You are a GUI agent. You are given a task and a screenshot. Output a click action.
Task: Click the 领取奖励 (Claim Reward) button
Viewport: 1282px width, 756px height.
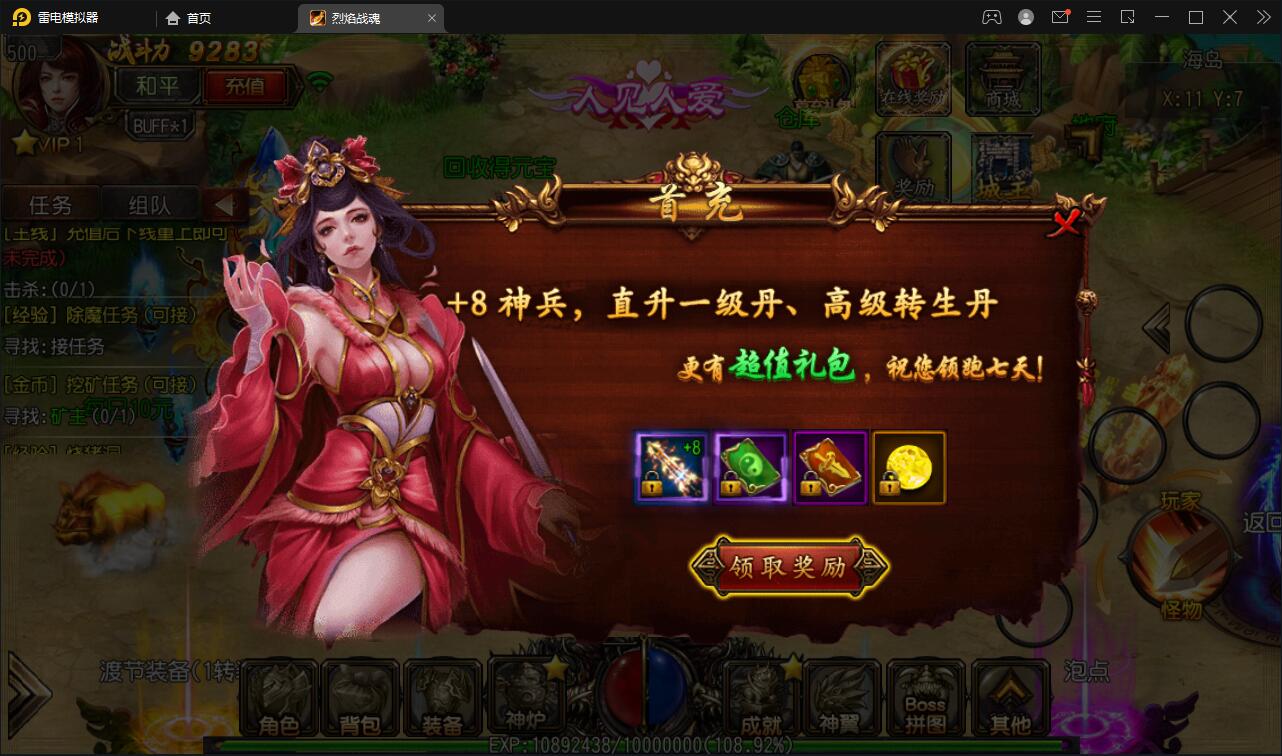click(789, 566)
